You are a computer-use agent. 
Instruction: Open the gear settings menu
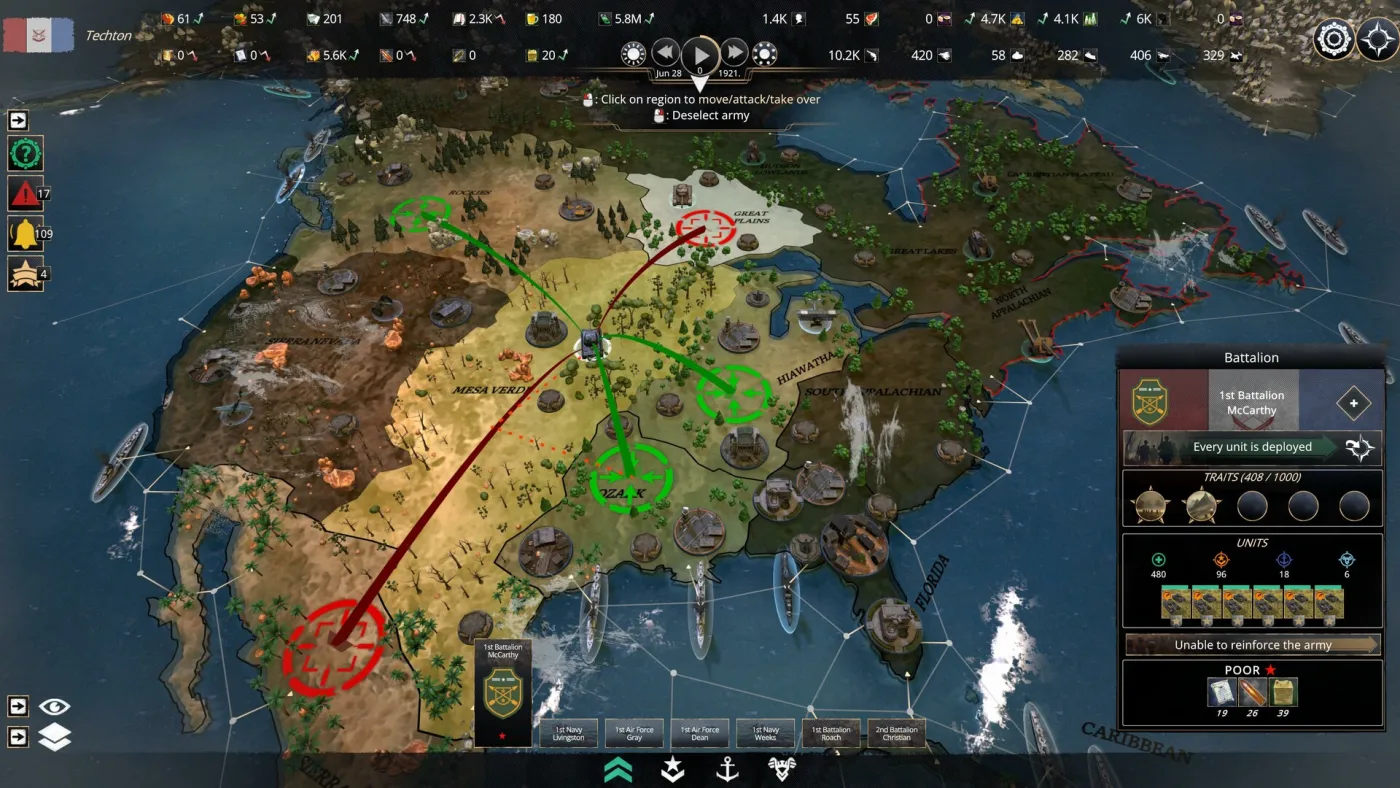coord(1333,40)
